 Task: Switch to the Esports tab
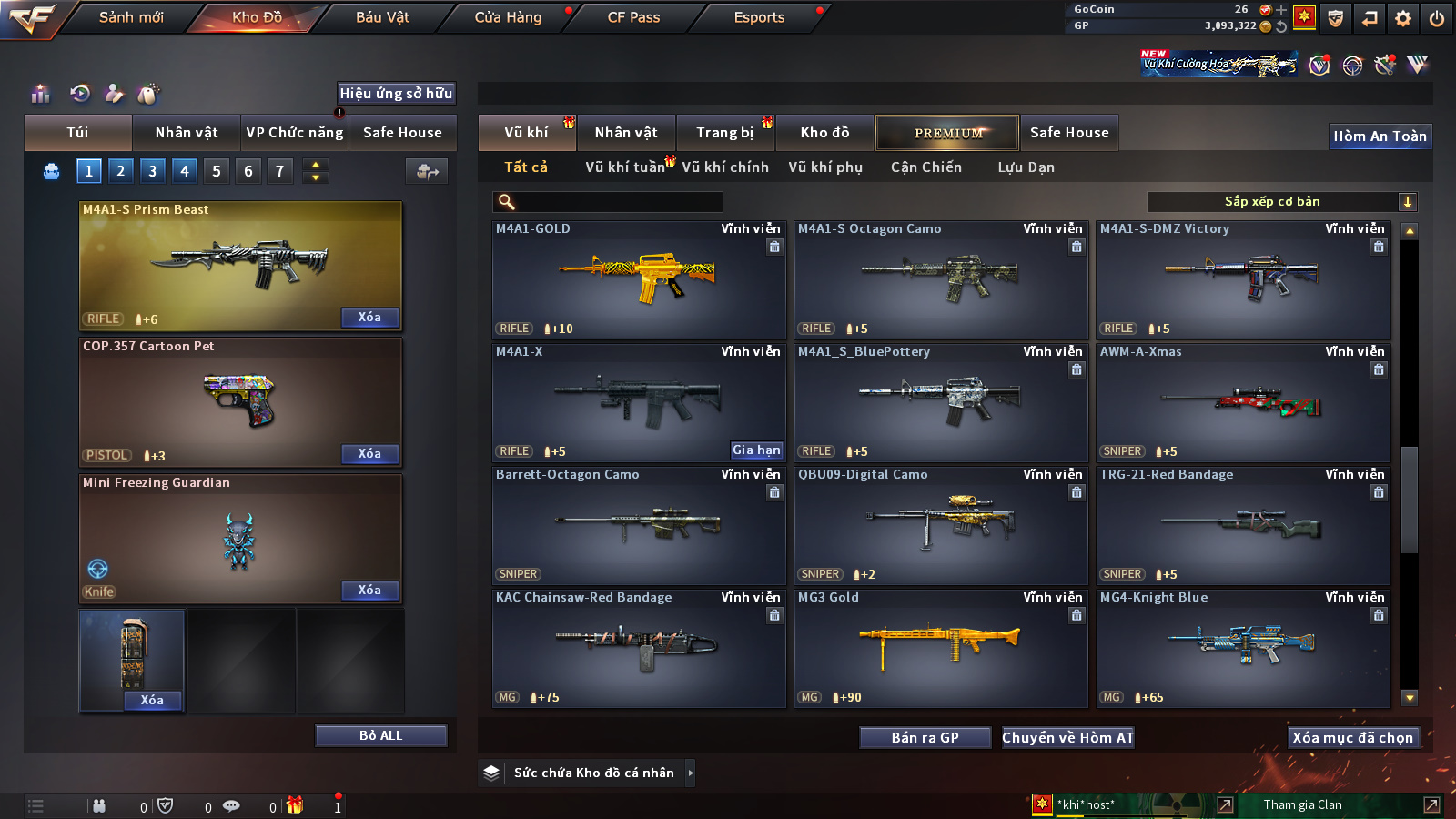(x=759, y=17)
